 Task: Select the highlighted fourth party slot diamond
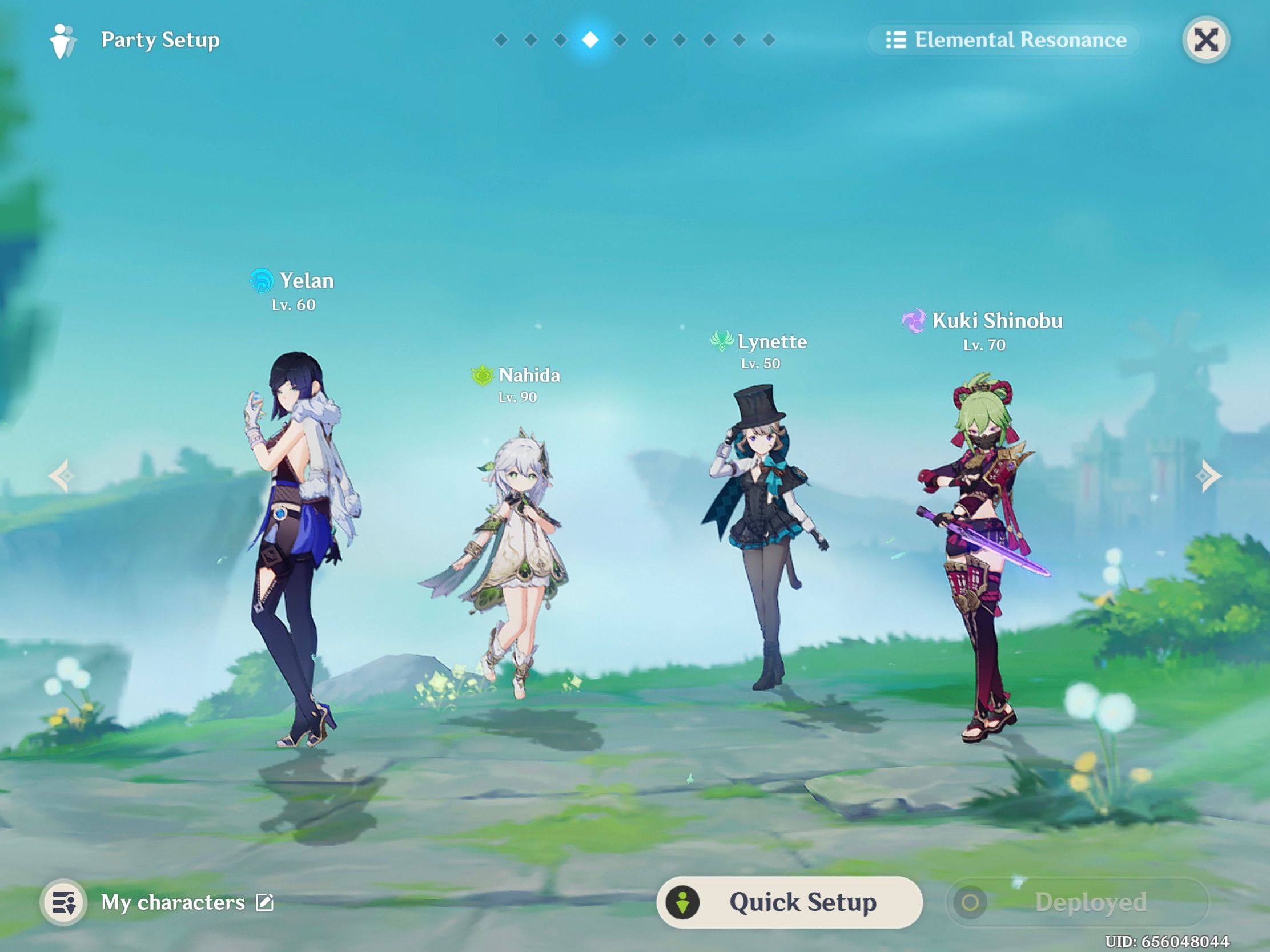(591, 40)
